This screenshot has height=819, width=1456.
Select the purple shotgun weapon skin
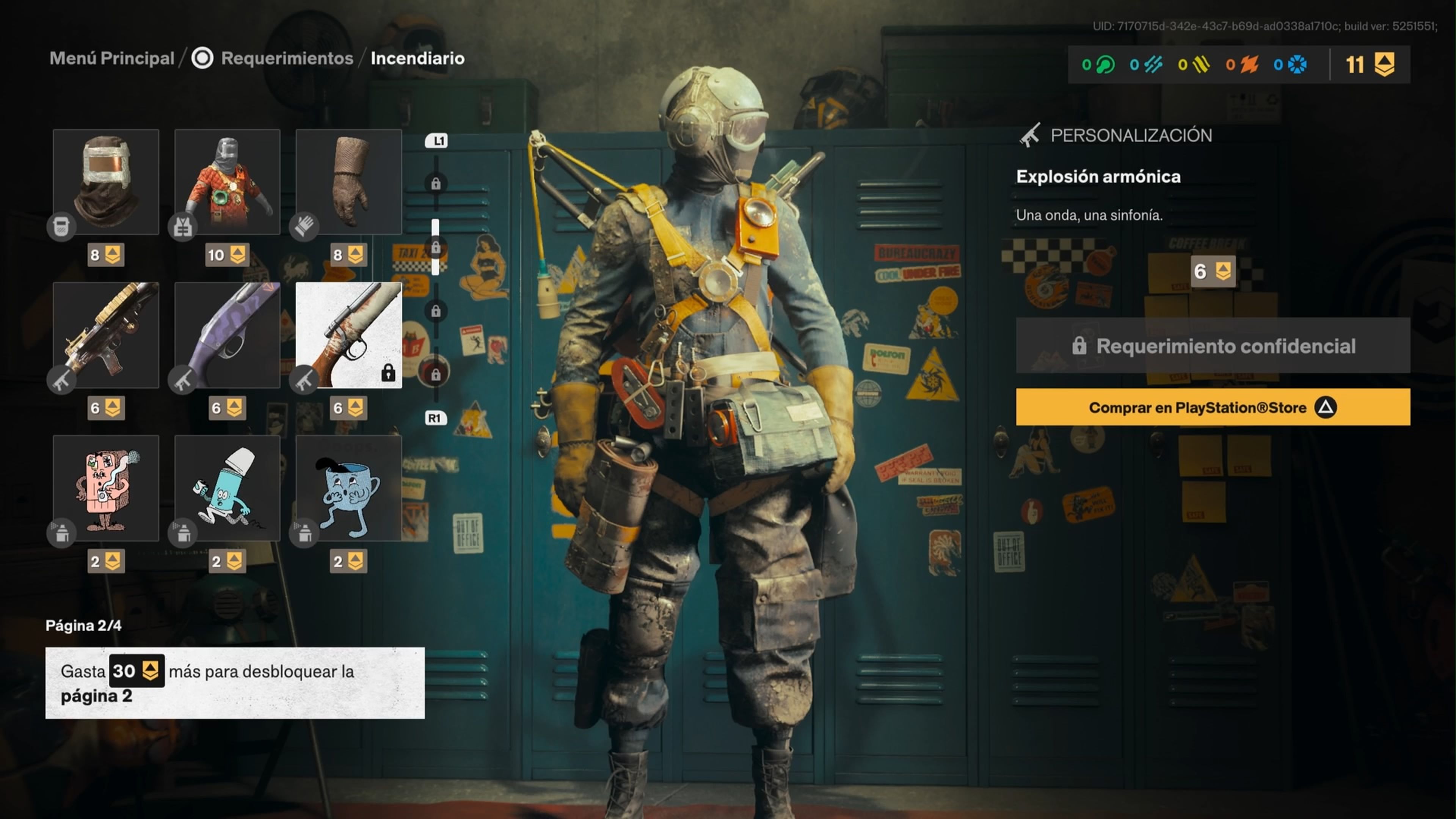[227, 335]
